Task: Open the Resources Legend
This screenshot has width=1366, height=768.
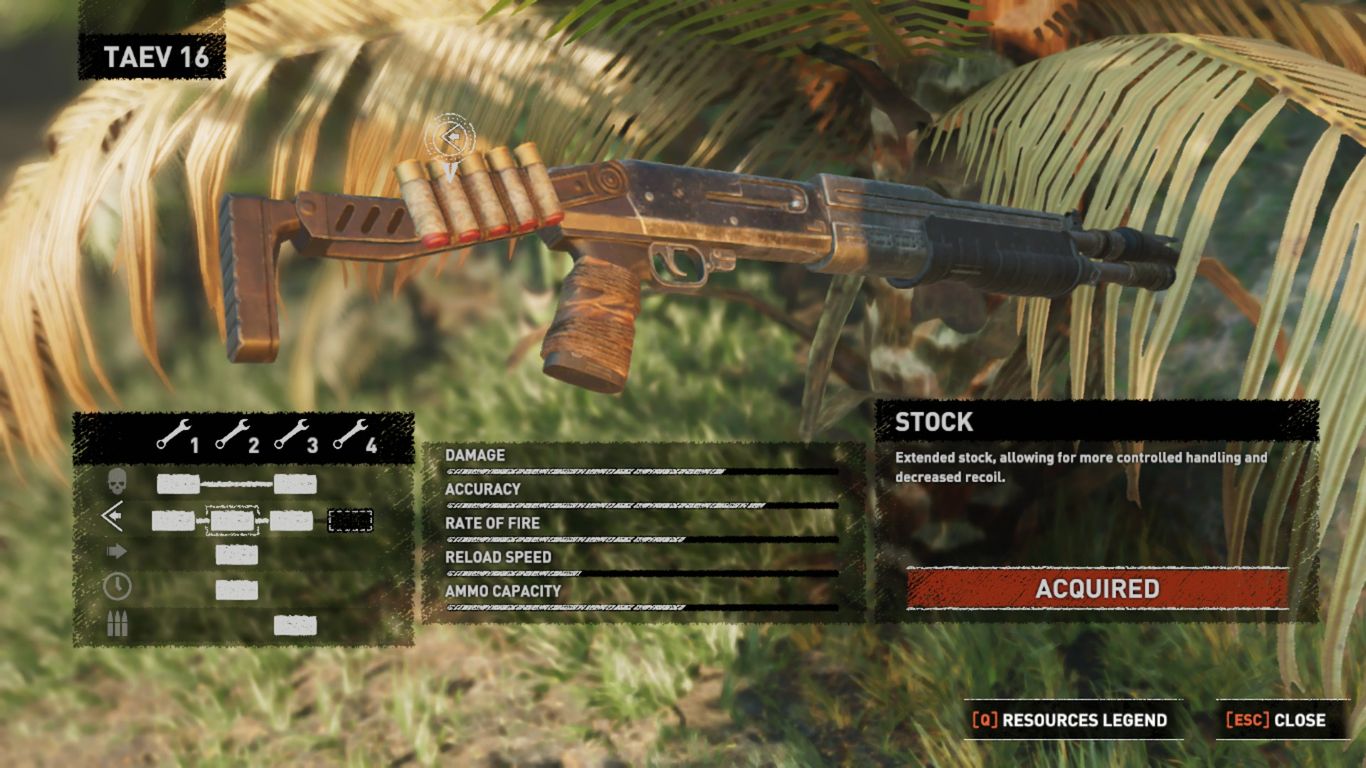Action: click(1072, 720)
